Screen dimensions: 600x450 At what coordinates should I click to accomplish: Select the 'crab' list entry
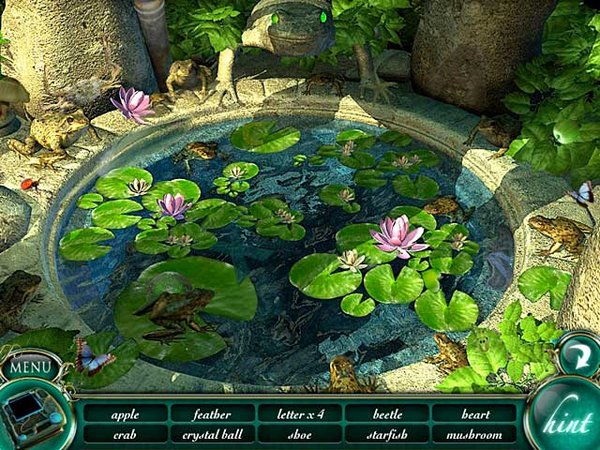[x=124, y=434]
